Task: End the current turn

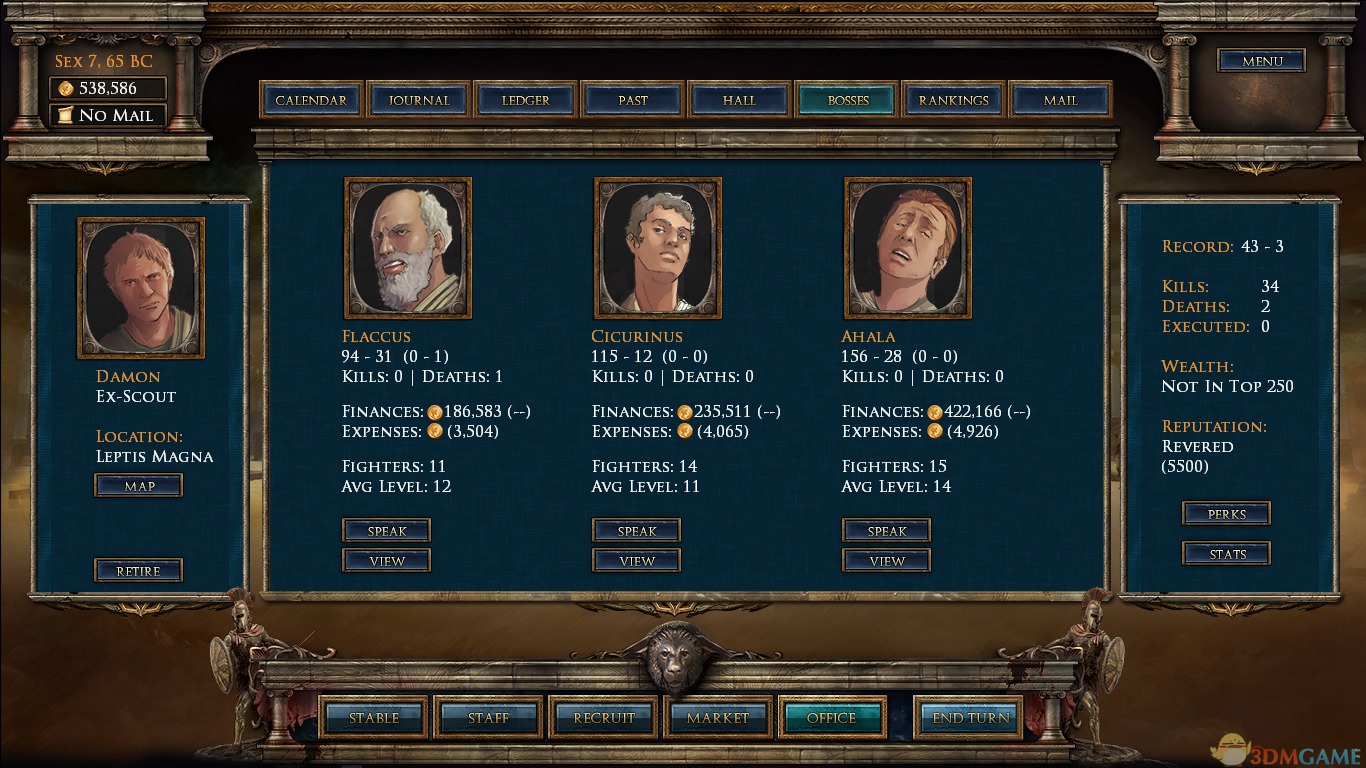Action: pos(971,717)
